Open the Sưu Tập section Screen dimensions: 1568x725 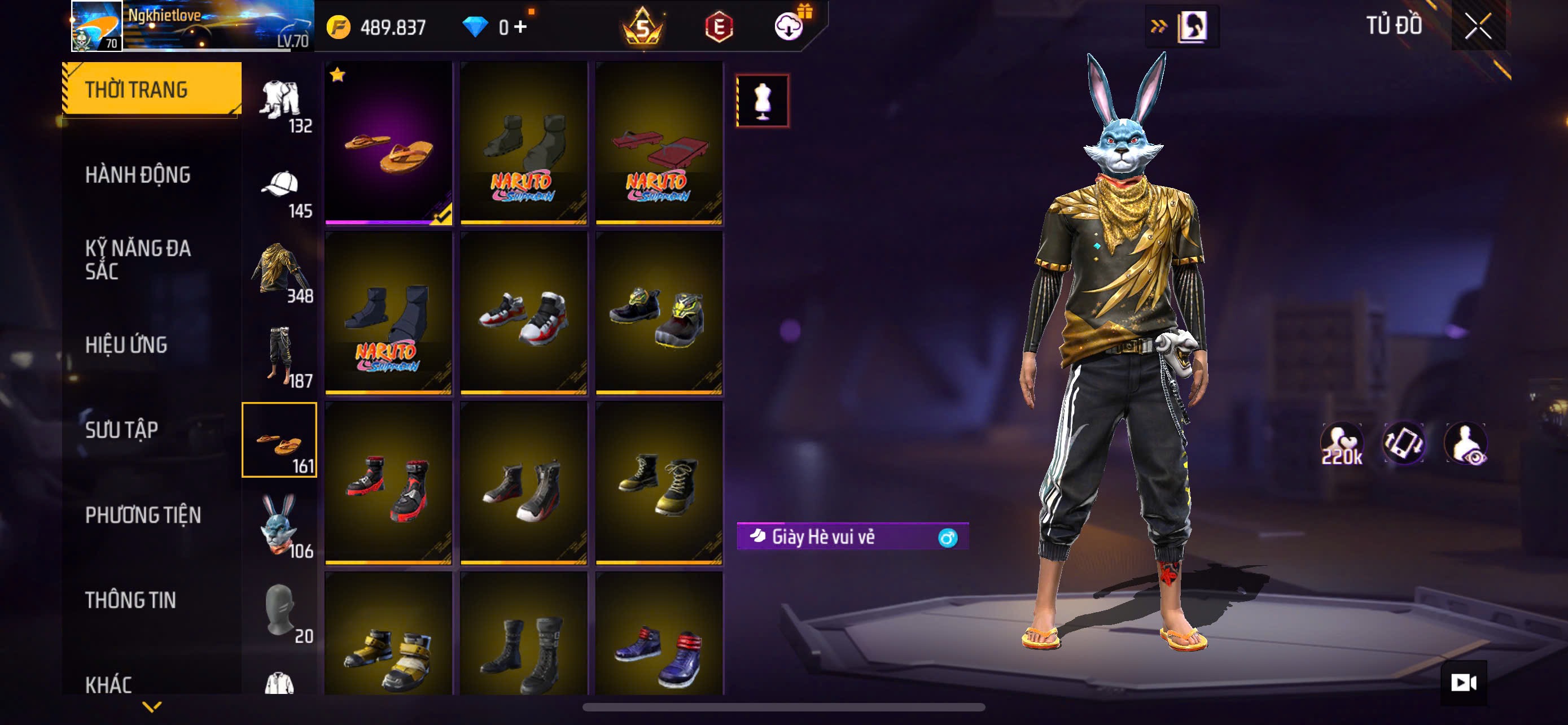tap(122, 430)
